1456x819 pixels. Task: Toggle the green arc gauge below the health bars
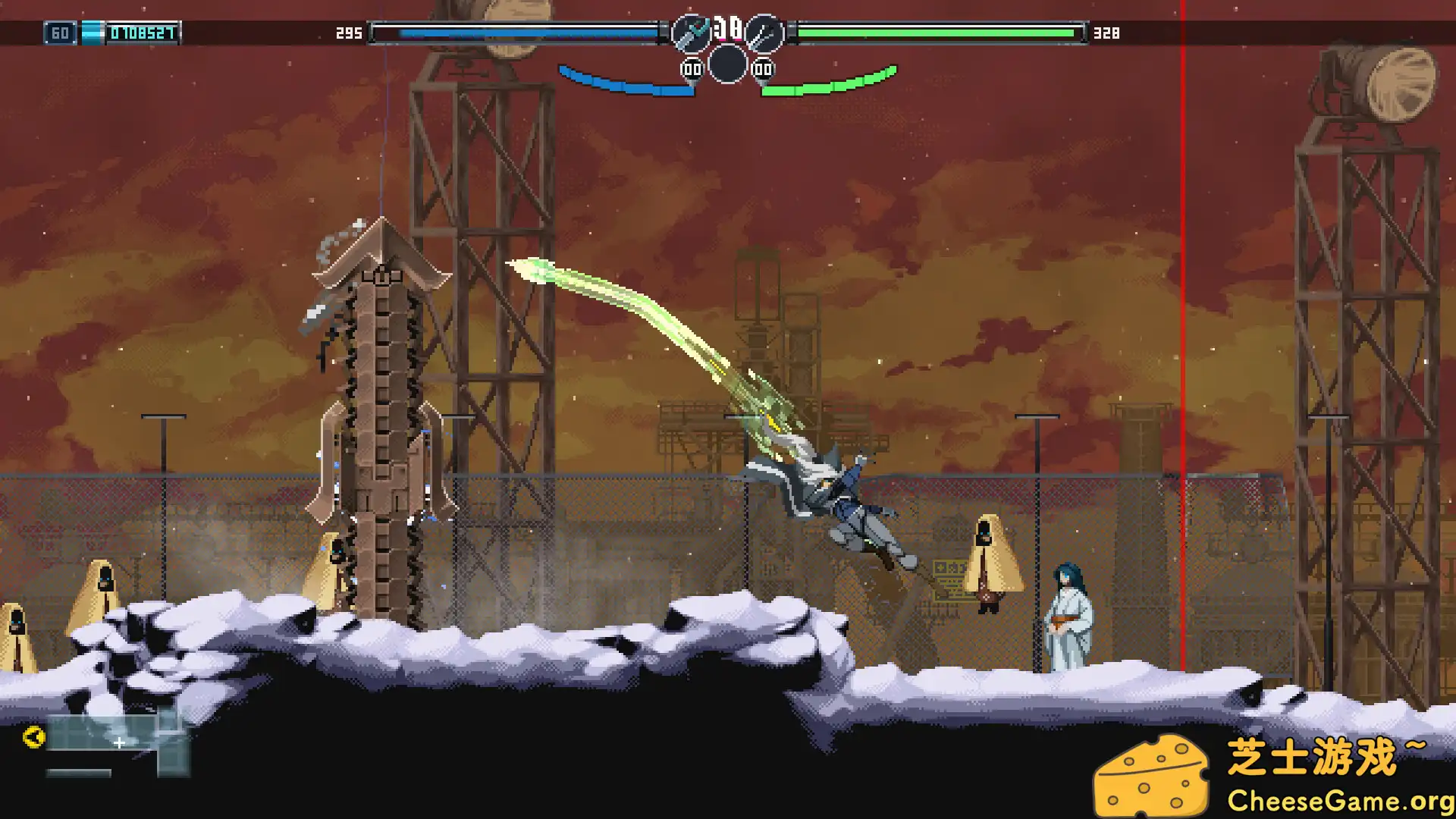click(827, 80)
